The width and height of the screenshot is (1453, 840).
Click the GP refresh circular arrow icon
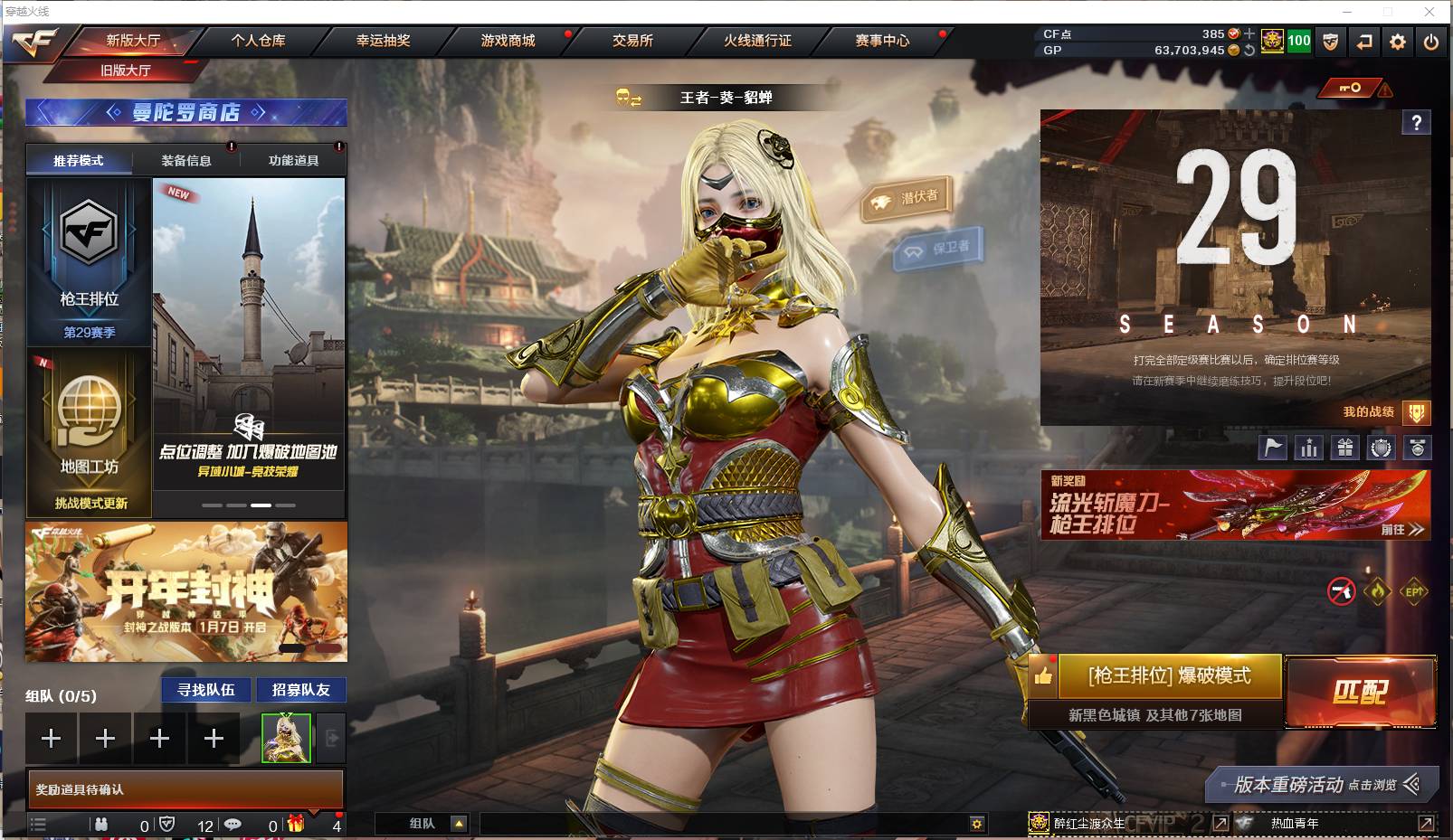click(1249, 52)
